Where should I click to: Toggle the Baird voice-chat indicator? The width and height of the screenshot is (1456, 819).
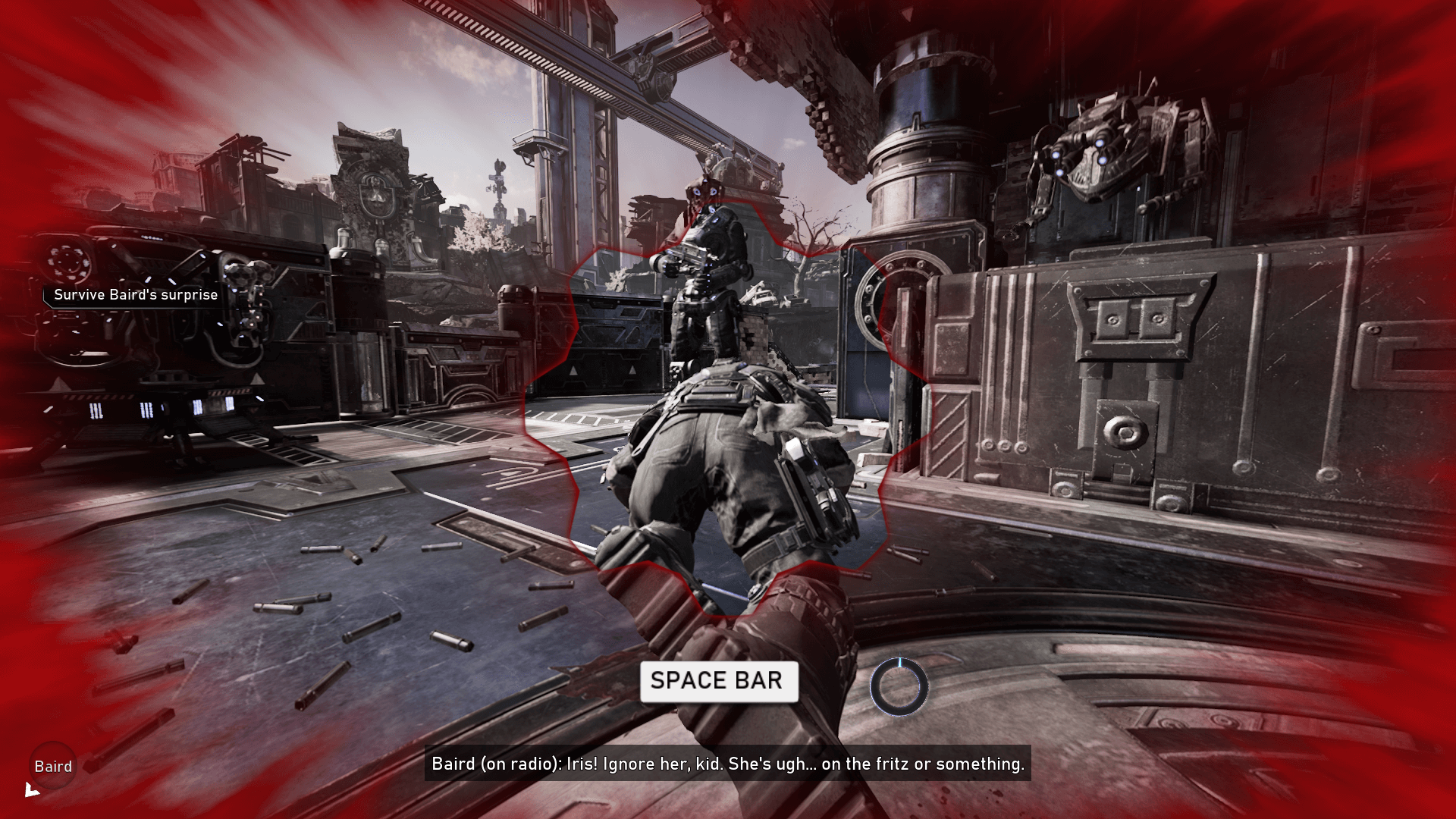pos(52,766)
